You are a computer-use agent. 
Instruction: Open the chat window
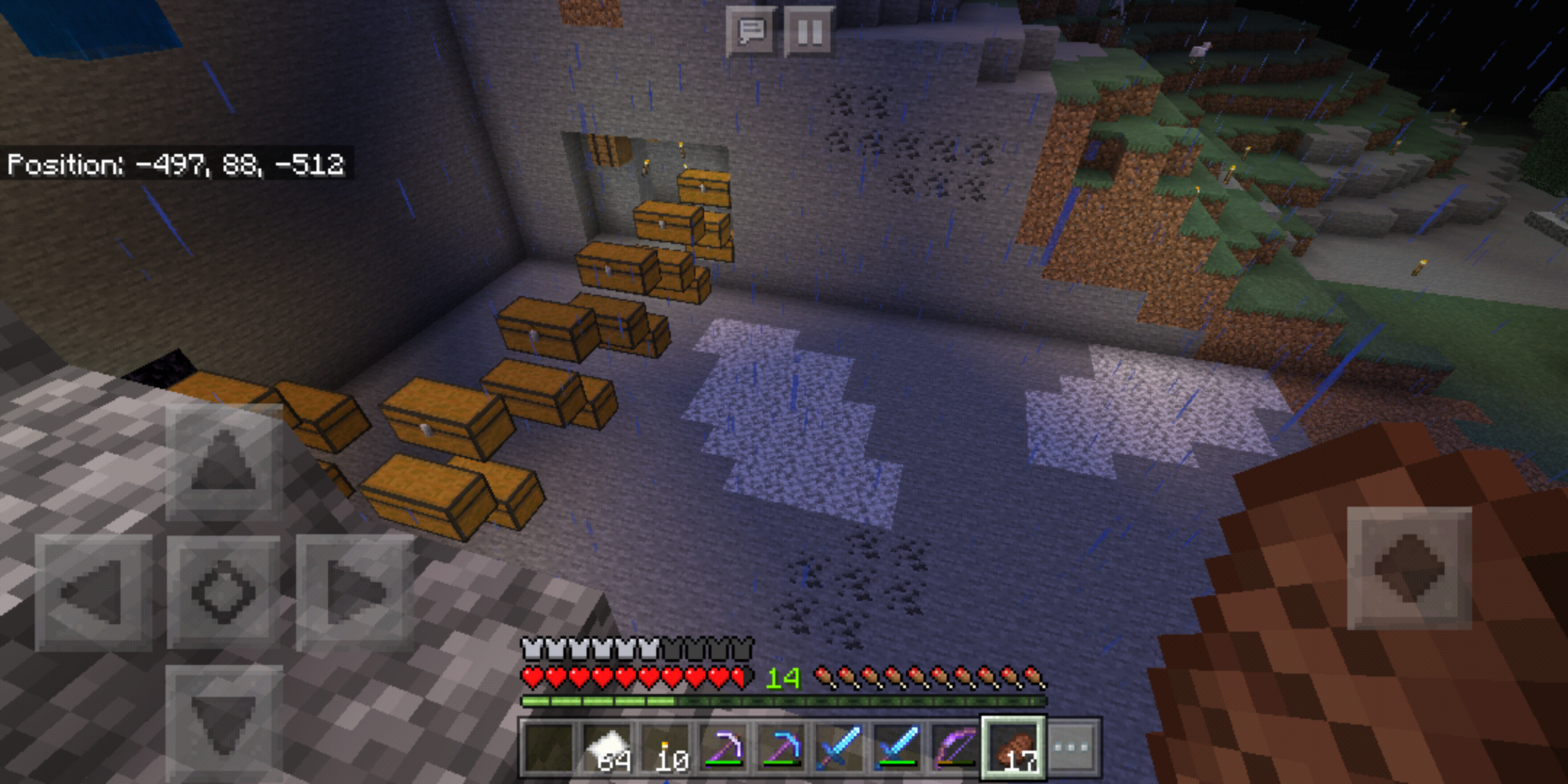[x=750, y=31]
